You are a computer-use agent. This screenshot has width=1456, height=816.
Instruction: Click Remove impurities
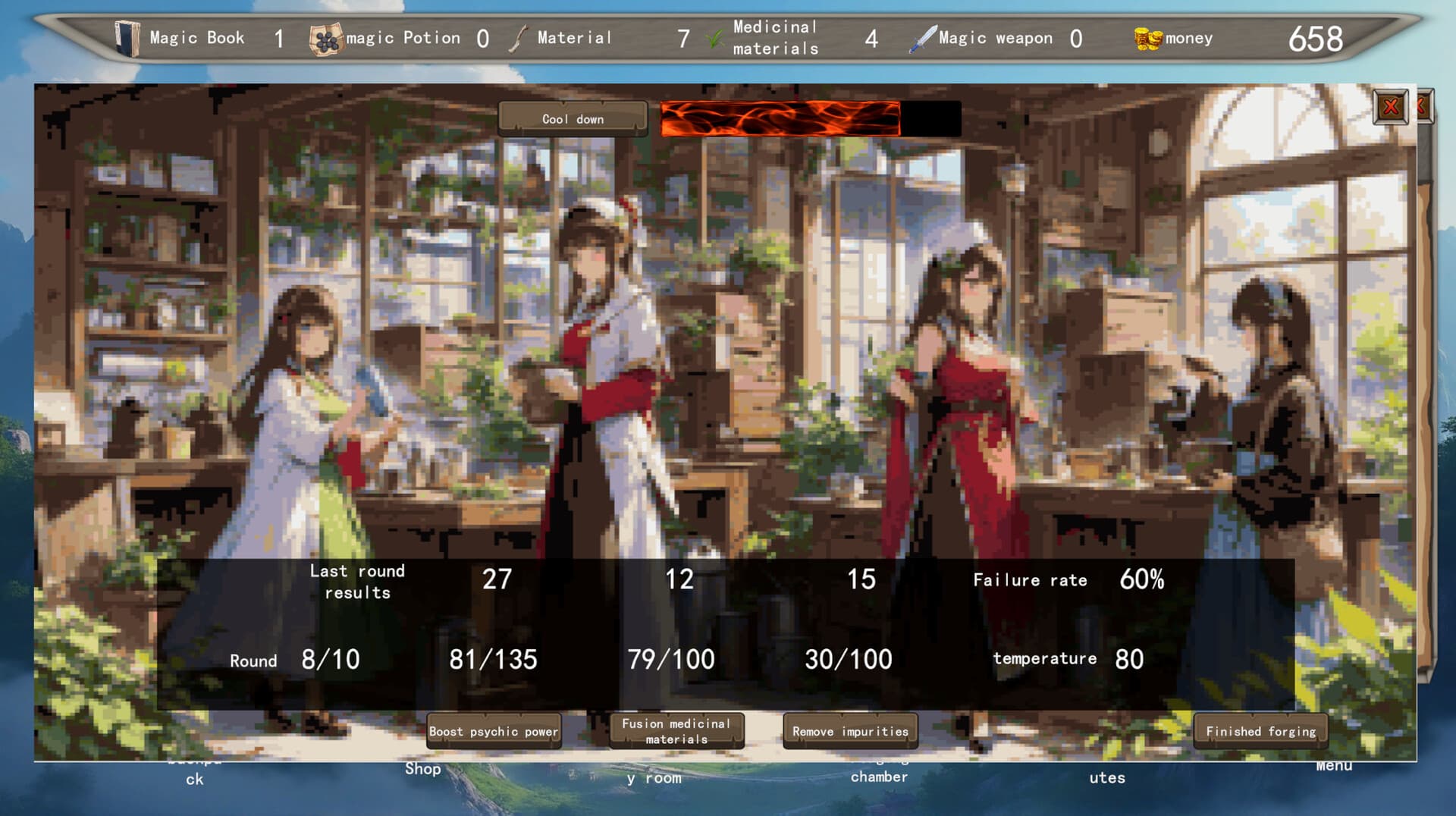coord(850,730)
